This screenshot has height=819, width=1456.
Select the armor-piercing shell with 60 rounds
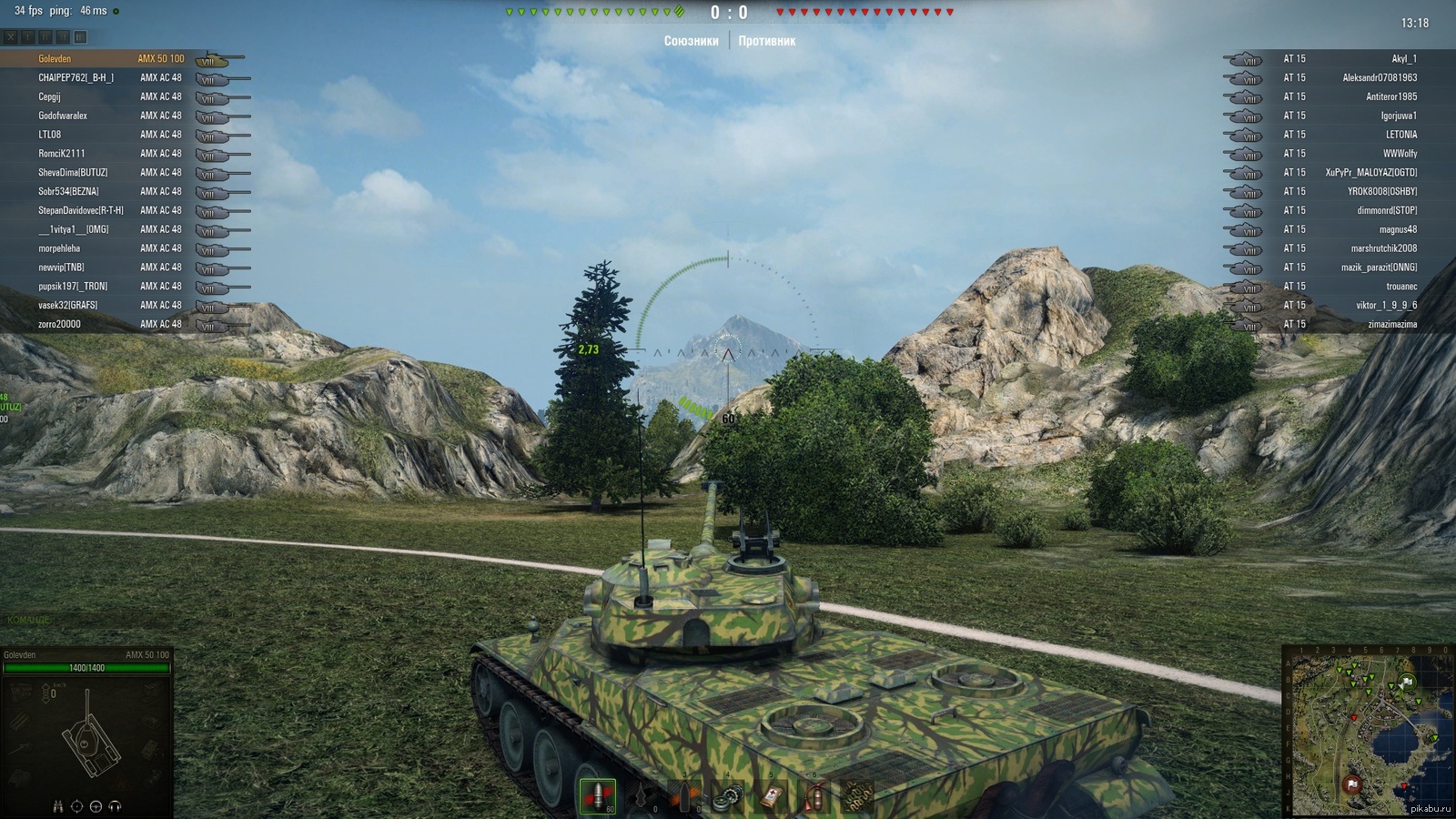coord(598,796)
